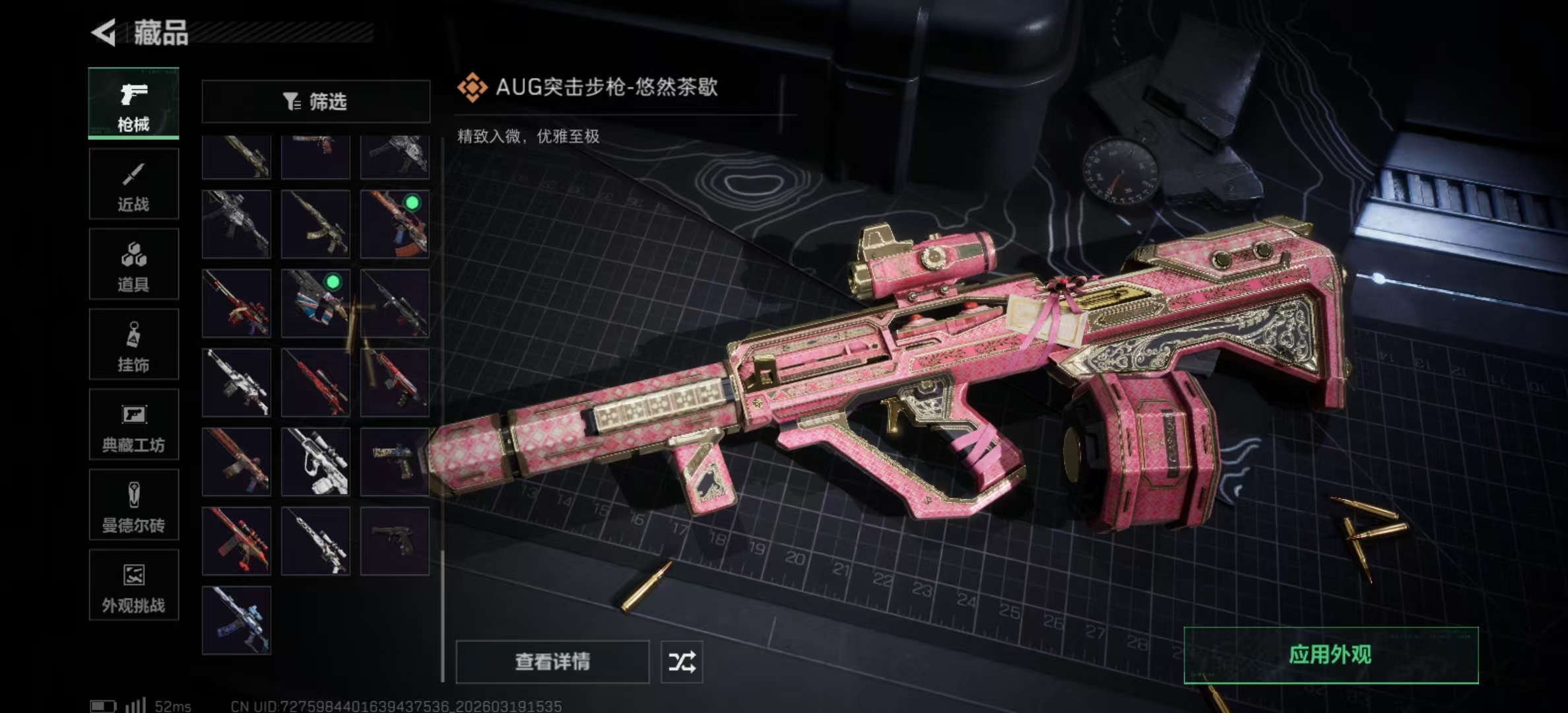Open the 挂饰 (charms) category icon
The image size is (1568, 713).
tap(133, 343)
